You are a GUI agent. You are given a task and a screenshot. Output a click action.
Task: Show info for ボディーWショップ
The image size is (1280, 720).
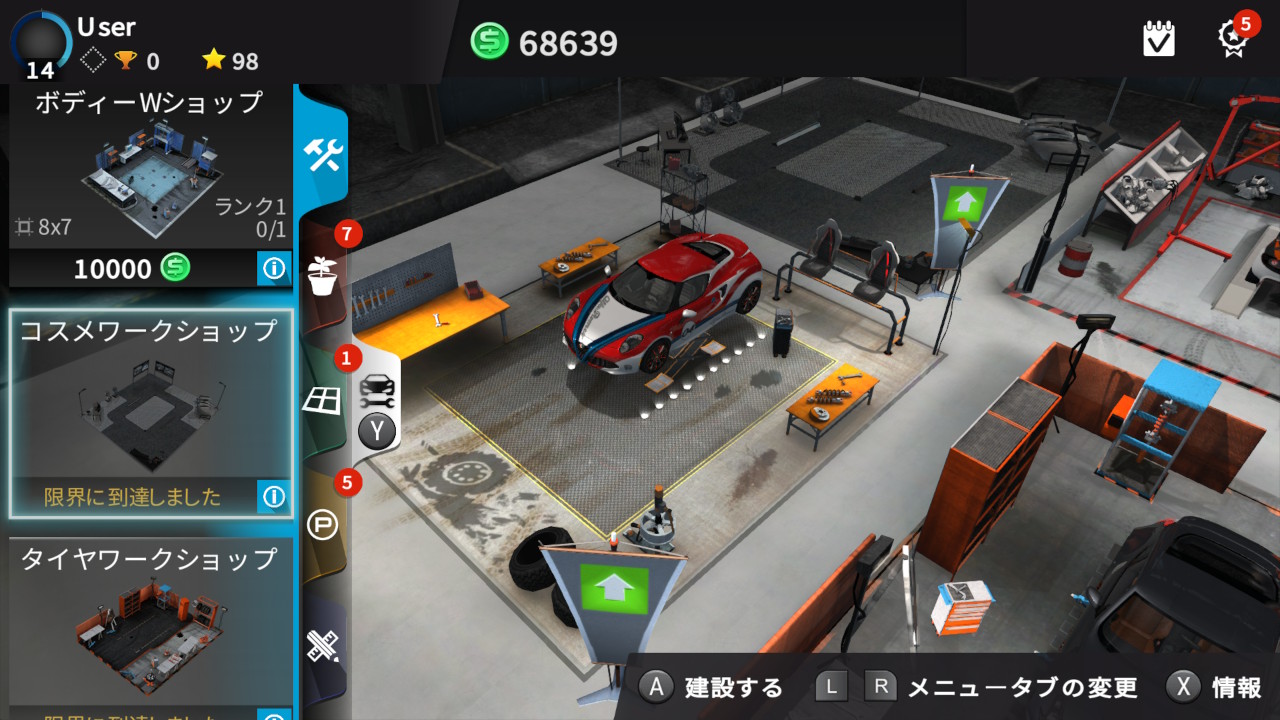tap(273, 268)
